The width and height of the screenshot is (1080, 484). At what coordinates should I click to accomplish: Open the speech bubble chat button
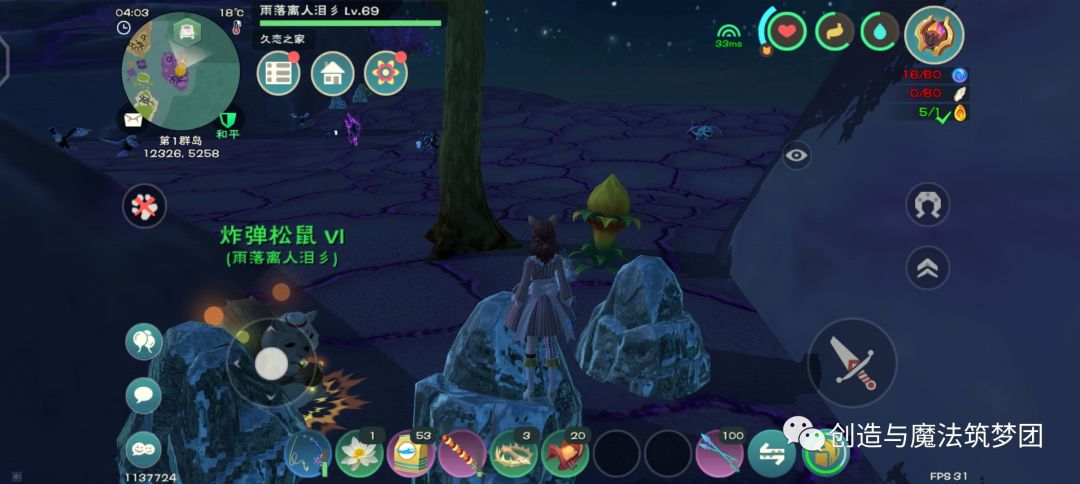(143, 395)
